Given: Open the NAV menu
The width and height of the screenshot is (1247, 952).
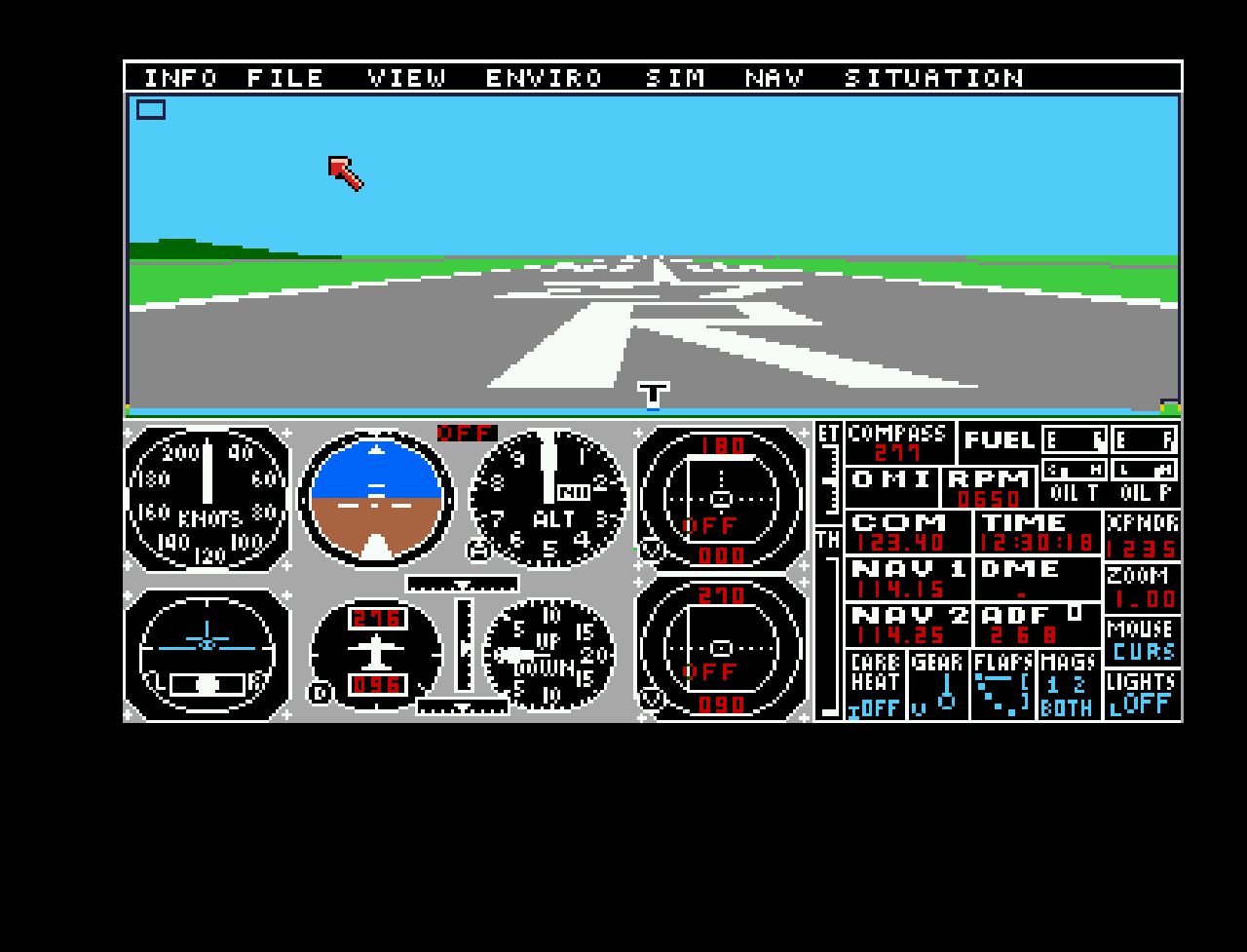Looking at the screenshot, I should click(x=775, y=78).
